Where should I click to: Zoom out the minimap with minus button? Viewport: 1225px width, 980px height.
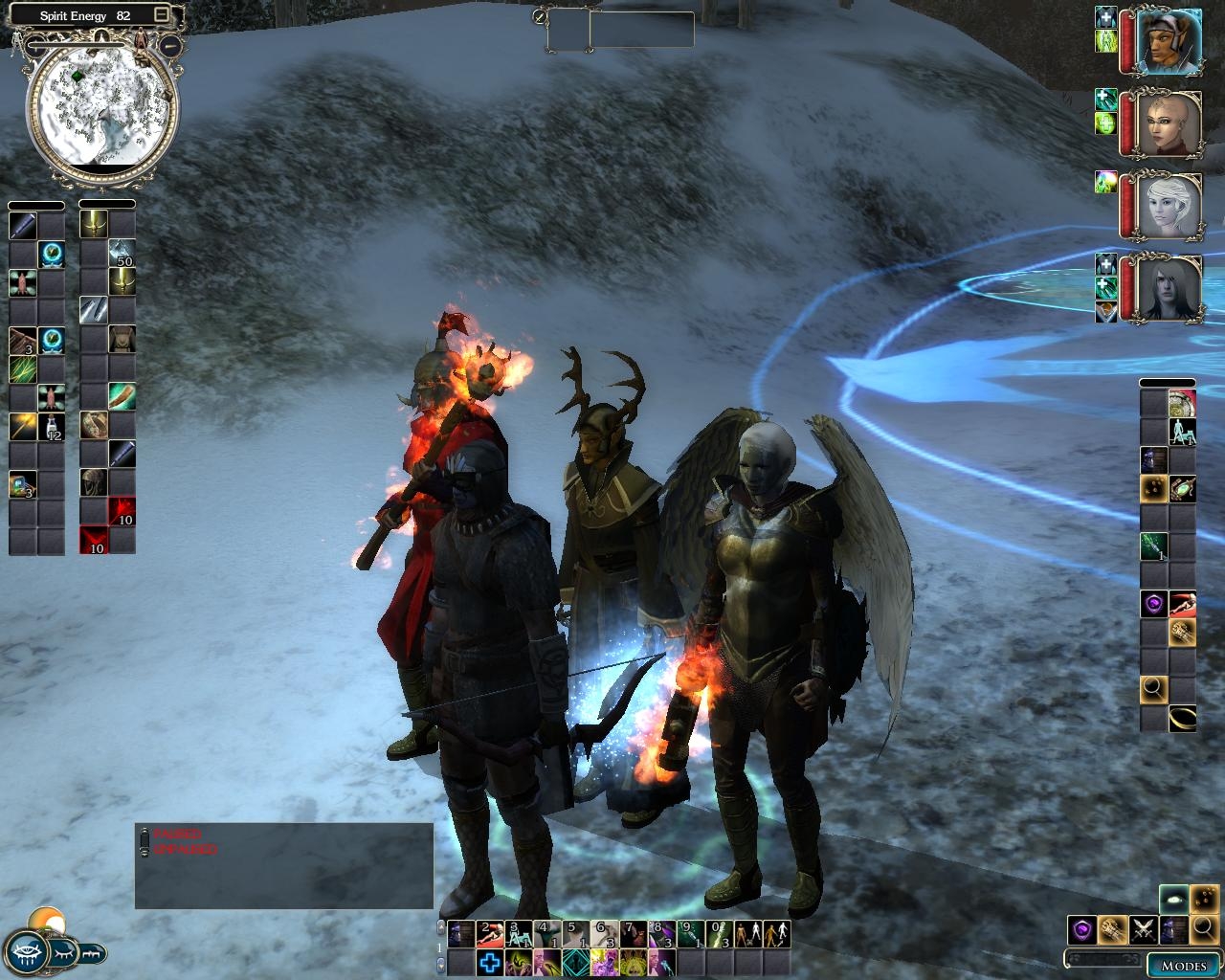170,45
